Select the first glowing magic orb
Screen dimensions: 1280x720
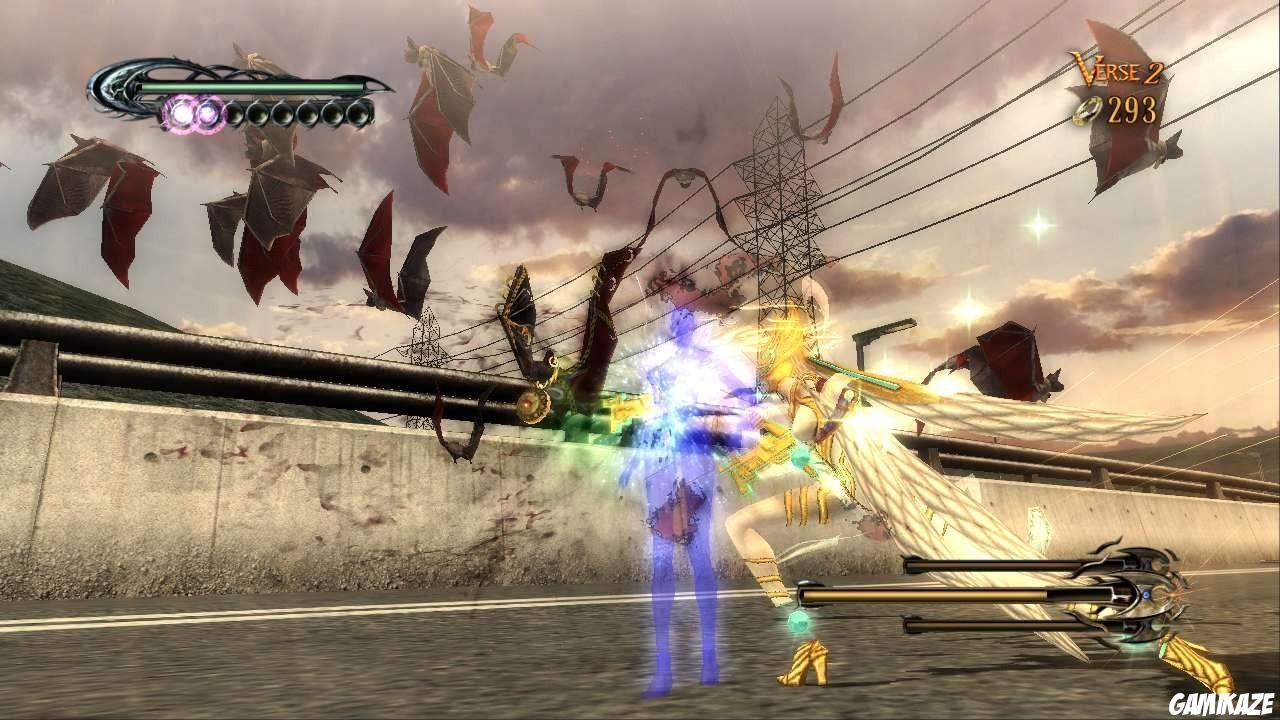pos(182,111)
